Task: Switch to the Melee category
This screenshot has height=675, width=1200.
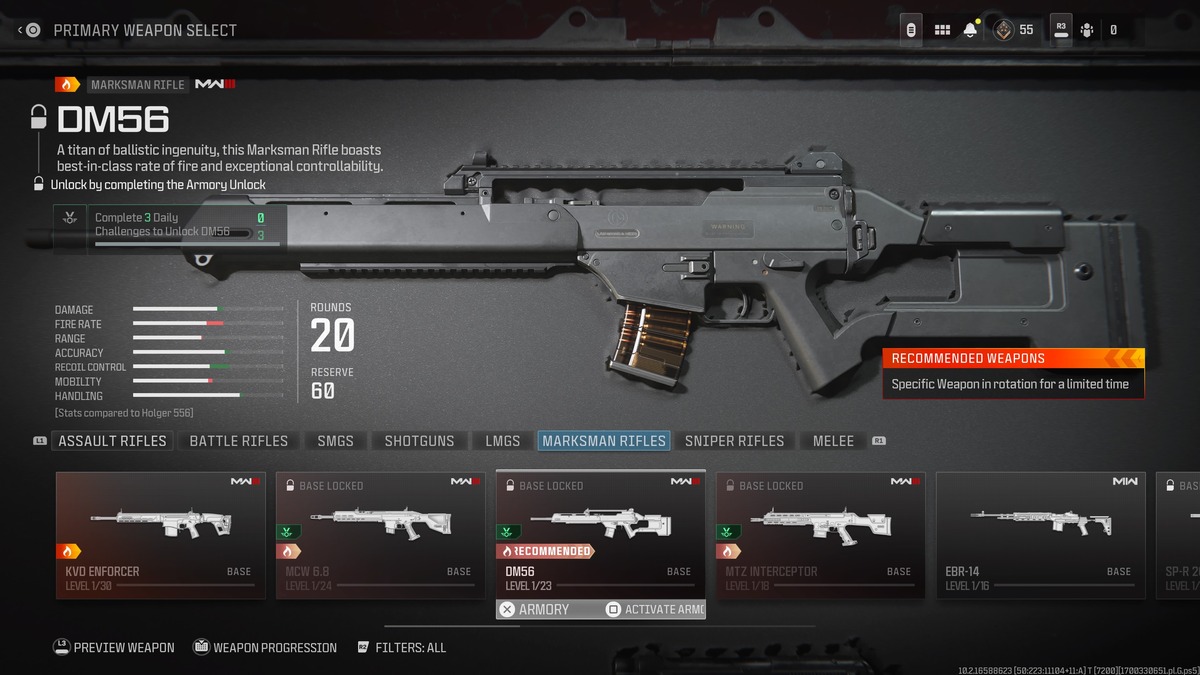Action: 833,441
